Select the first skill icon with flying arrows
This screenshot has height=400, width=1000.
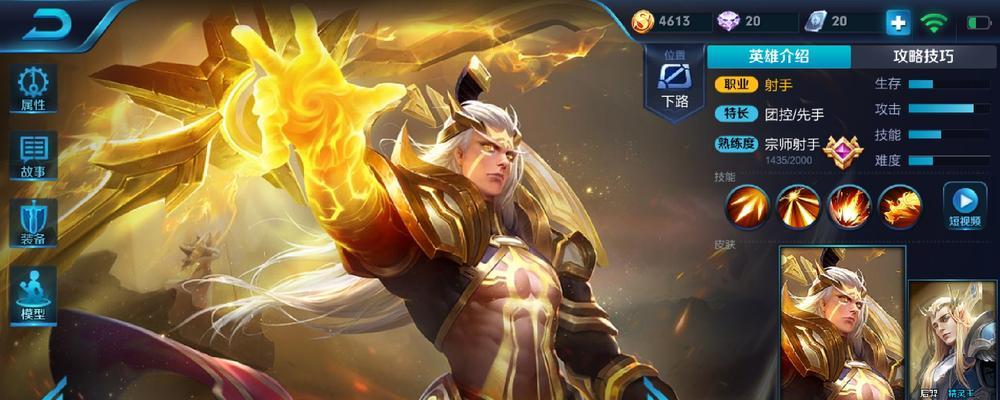[747, 206]
